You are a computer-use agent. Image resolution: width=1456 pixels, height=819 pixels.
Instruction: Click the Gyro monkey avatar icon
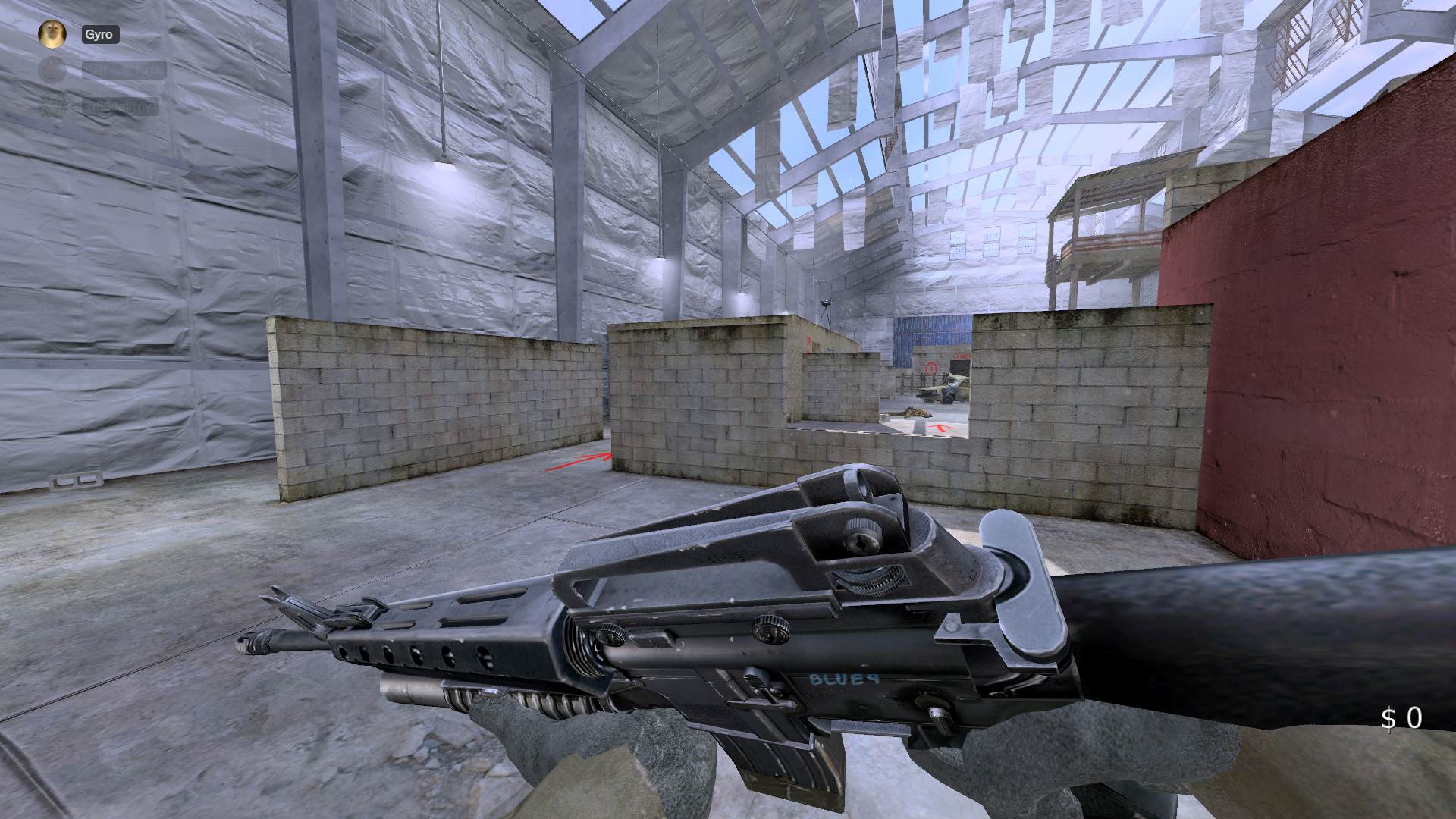pos(52,33)
